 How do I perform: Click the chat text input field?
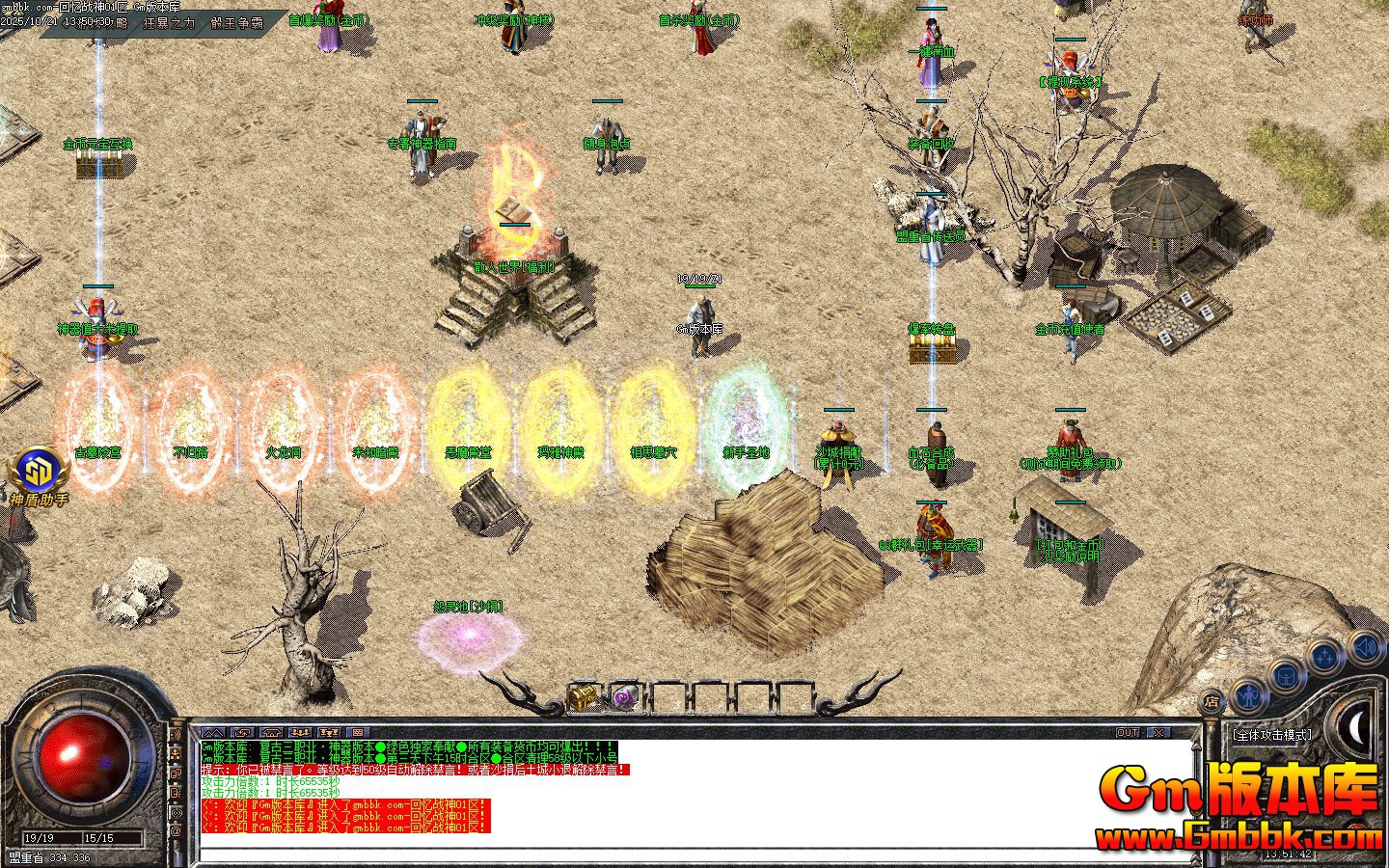(x=675, y=854)
